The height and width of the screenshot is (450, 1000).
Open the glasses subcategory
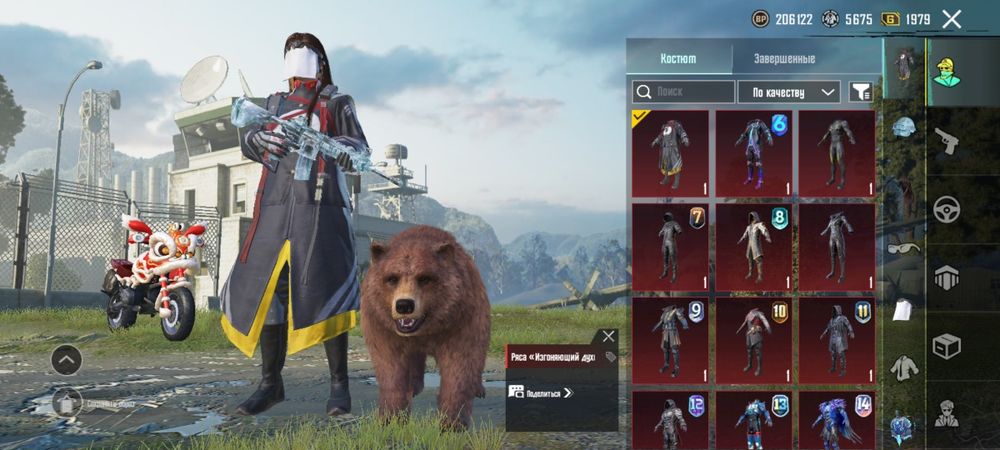click(x=901, y=248)
